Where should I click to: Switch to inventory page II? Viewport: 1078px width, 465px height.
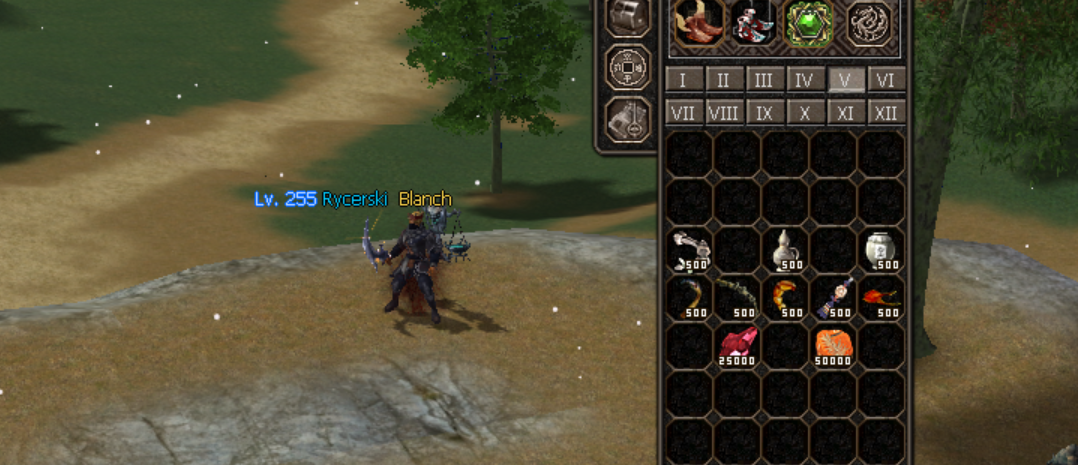(x=724, y=80)
